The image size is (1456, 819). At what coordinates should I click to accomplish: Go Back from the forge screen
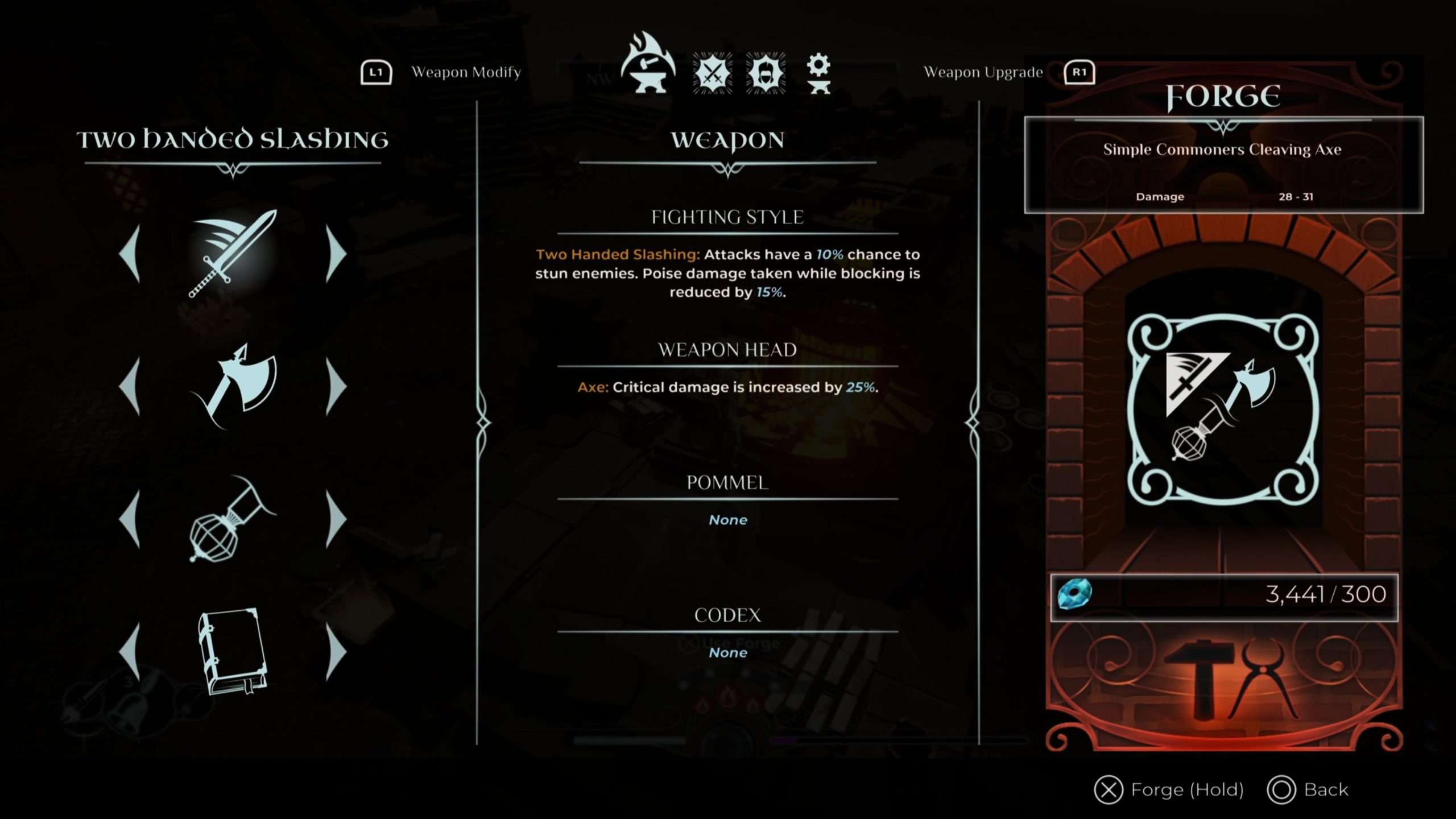click(1308, 790)
